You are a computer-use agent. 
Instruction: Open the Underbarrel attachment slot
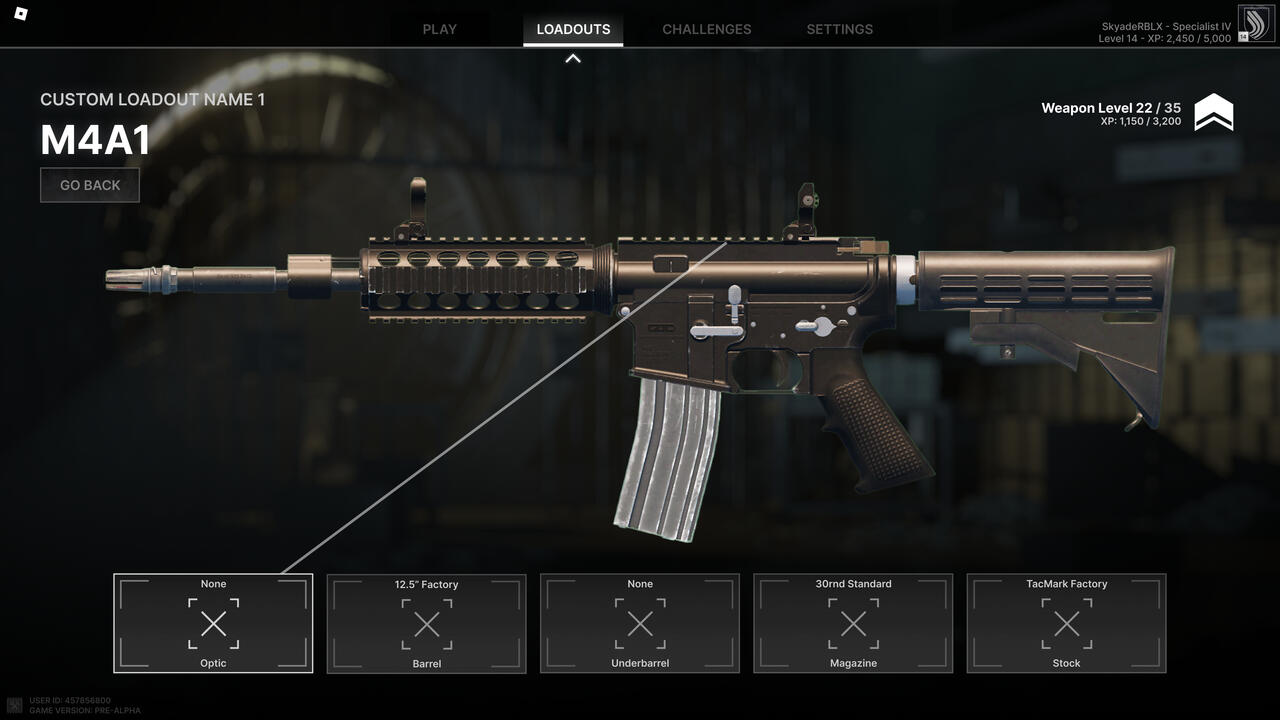pyautogui.click(x=640, y=623)
